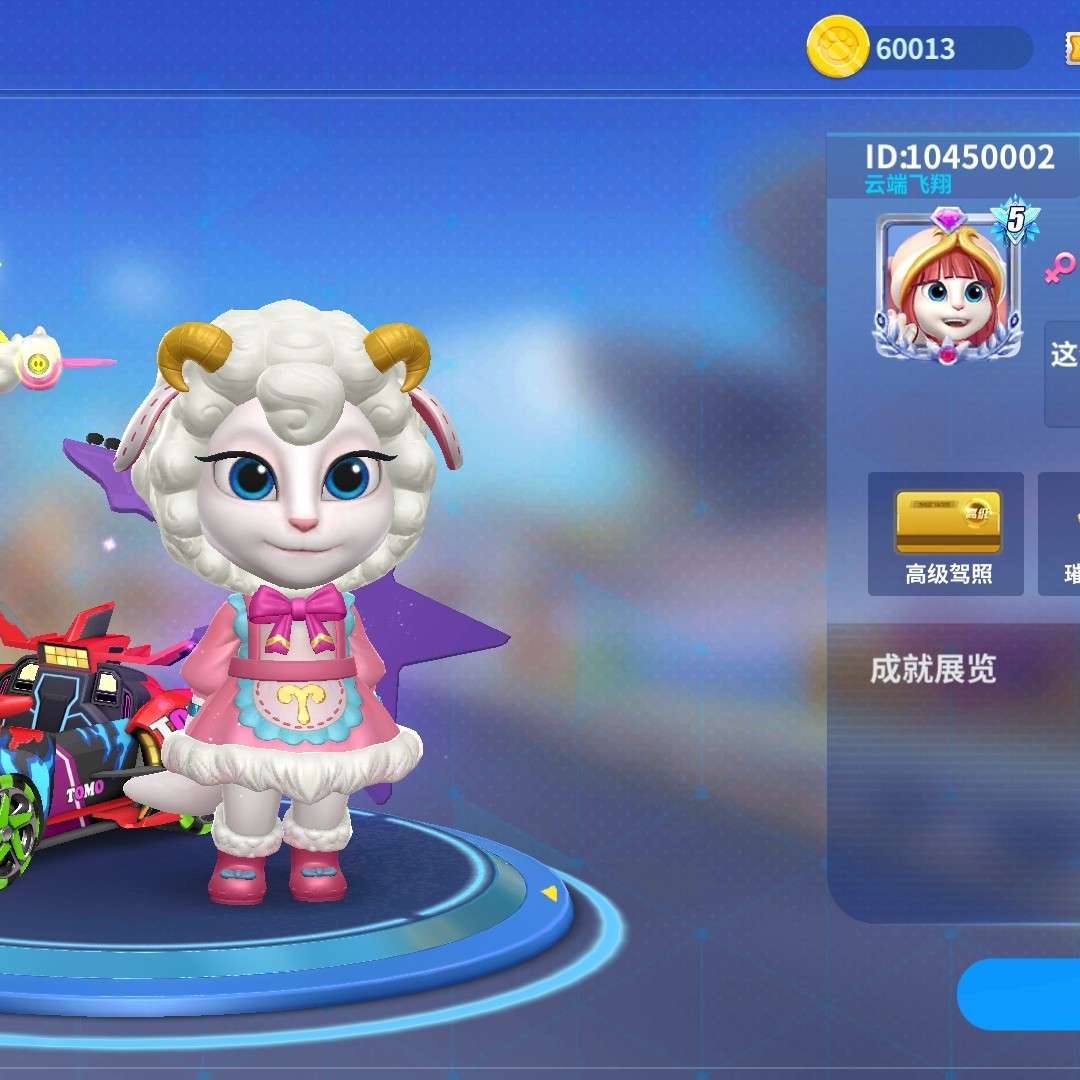Click the blue button below the achievement panel
Viewport: 1080px width, 1080px height.
point(1022,994)
